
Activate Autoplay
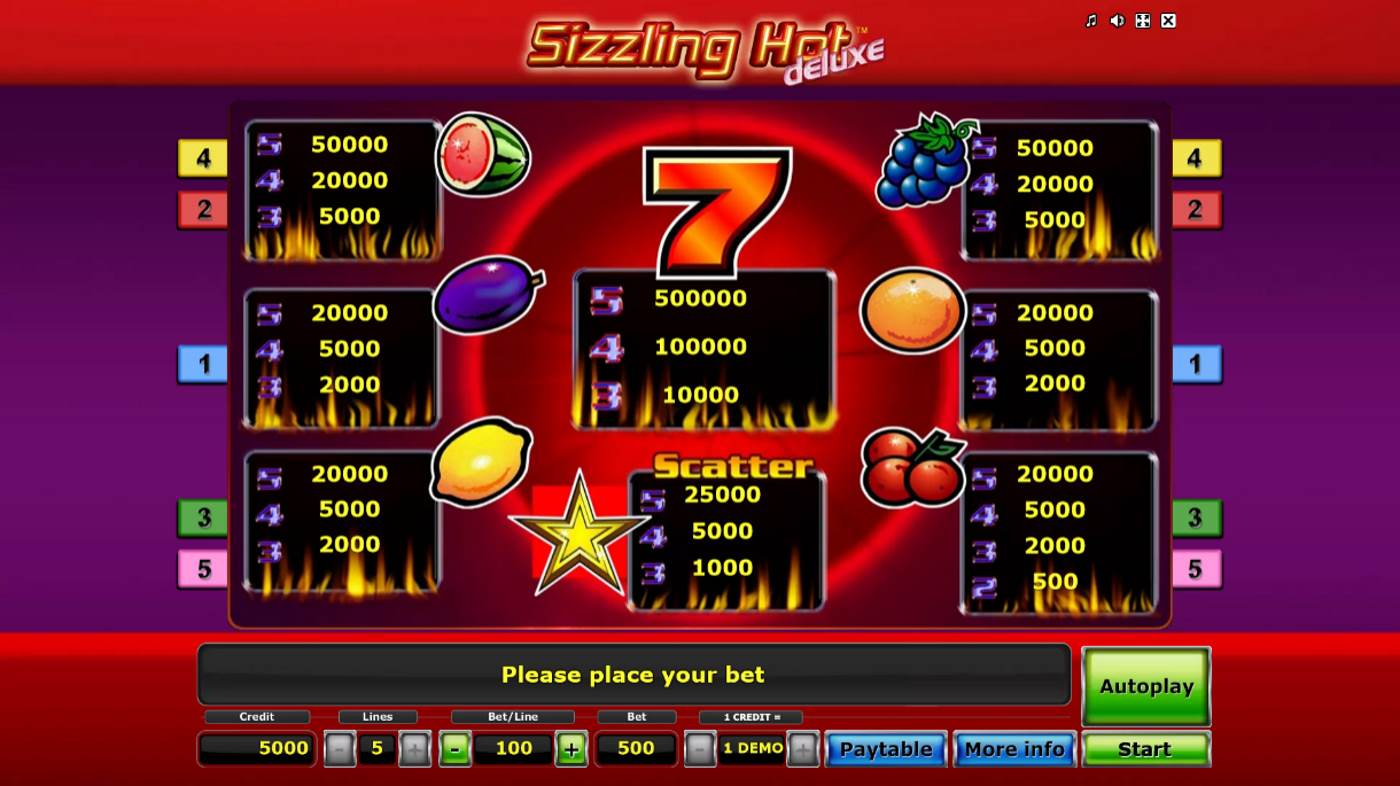[1146, 686]
